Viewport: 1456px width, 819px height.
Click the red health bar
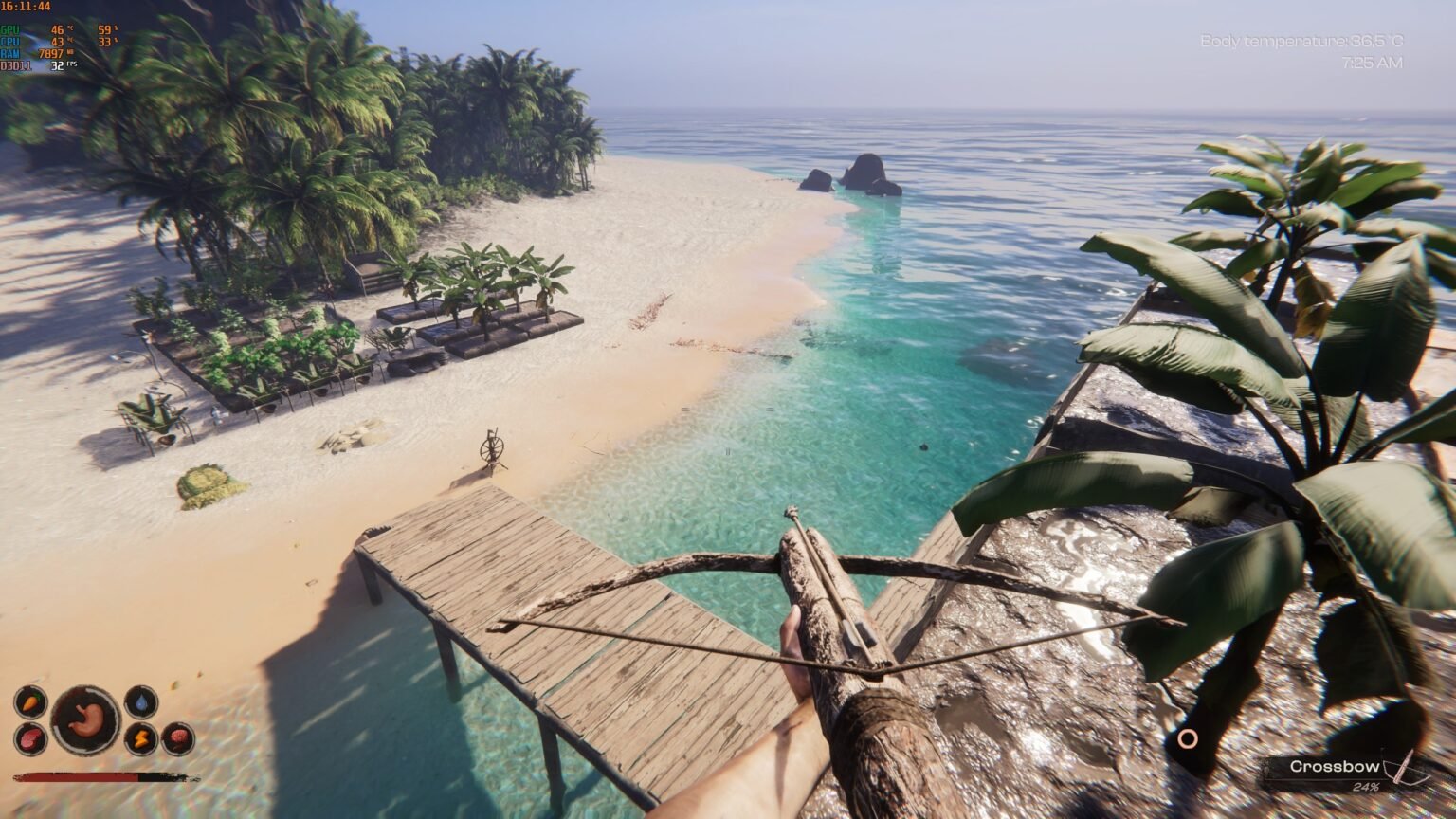(x=76, y=777)
